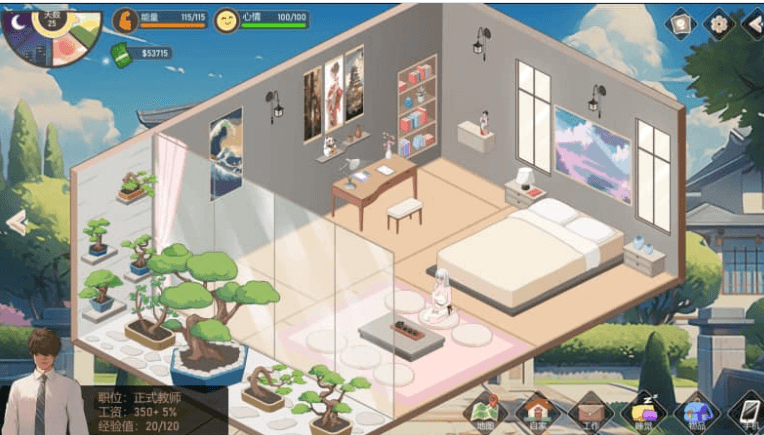This screenshot has height=435, width=764.
Task: Choose the sleep (睡觉) button
Action: (x=643, y=412)
